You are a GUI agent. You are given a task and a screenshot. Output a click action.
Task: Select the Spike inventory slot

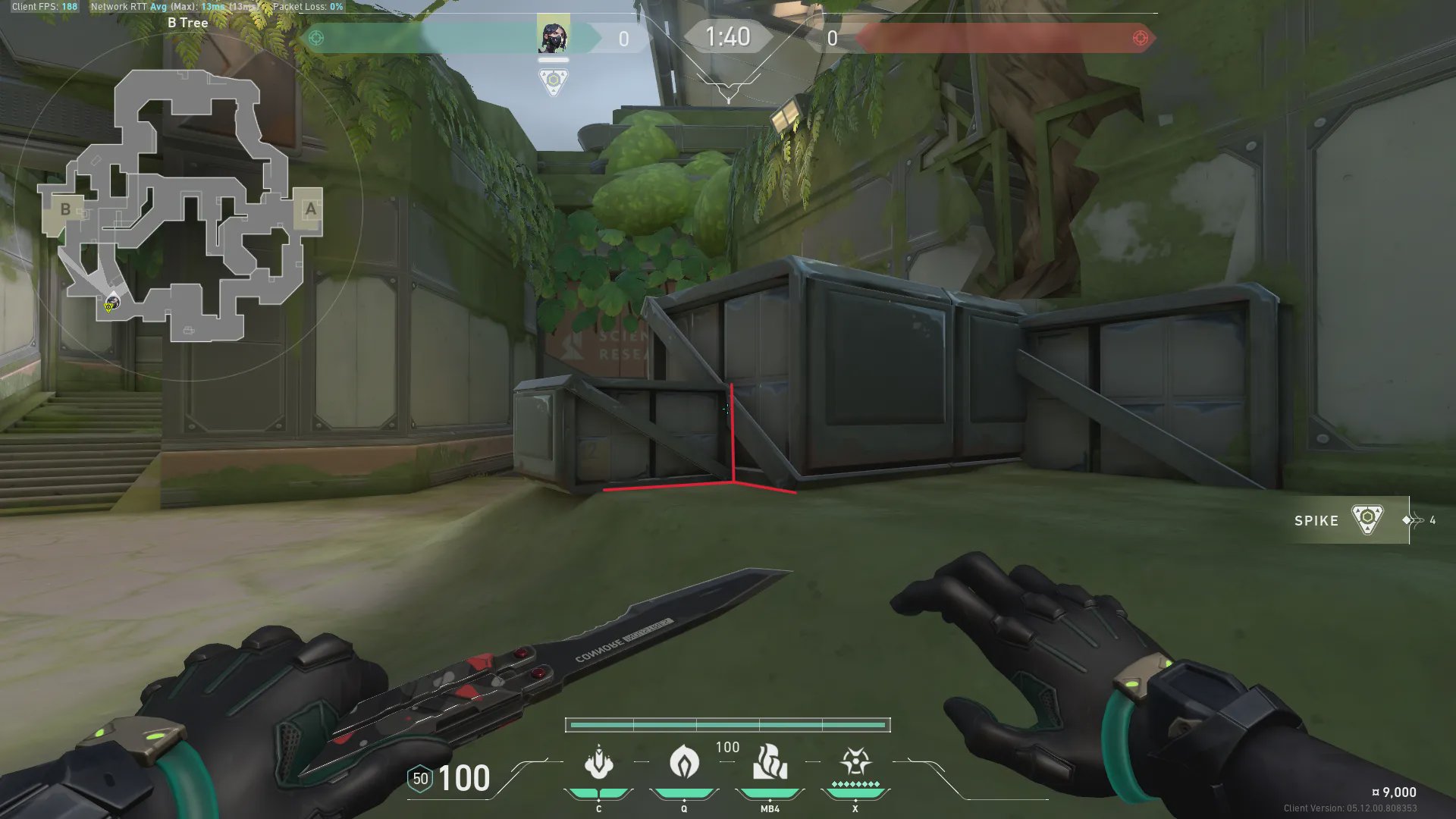pyautogui.click(x=1348, y=520)
